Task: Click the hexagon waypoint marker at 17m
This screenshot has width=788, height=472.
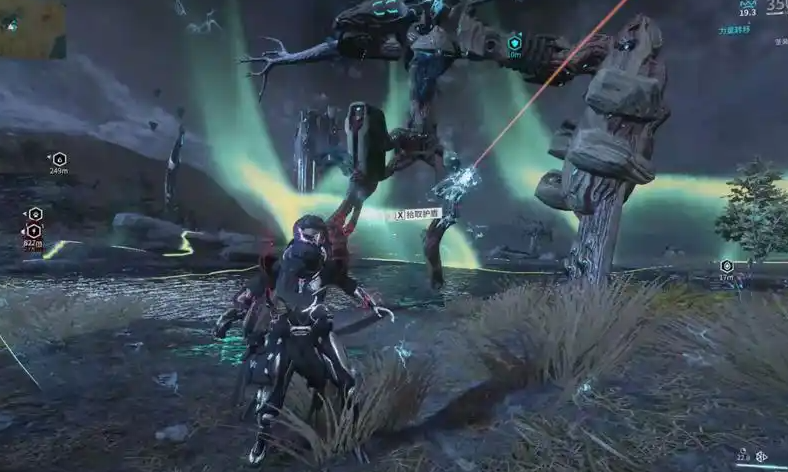Action: click(x=727, y=266)
